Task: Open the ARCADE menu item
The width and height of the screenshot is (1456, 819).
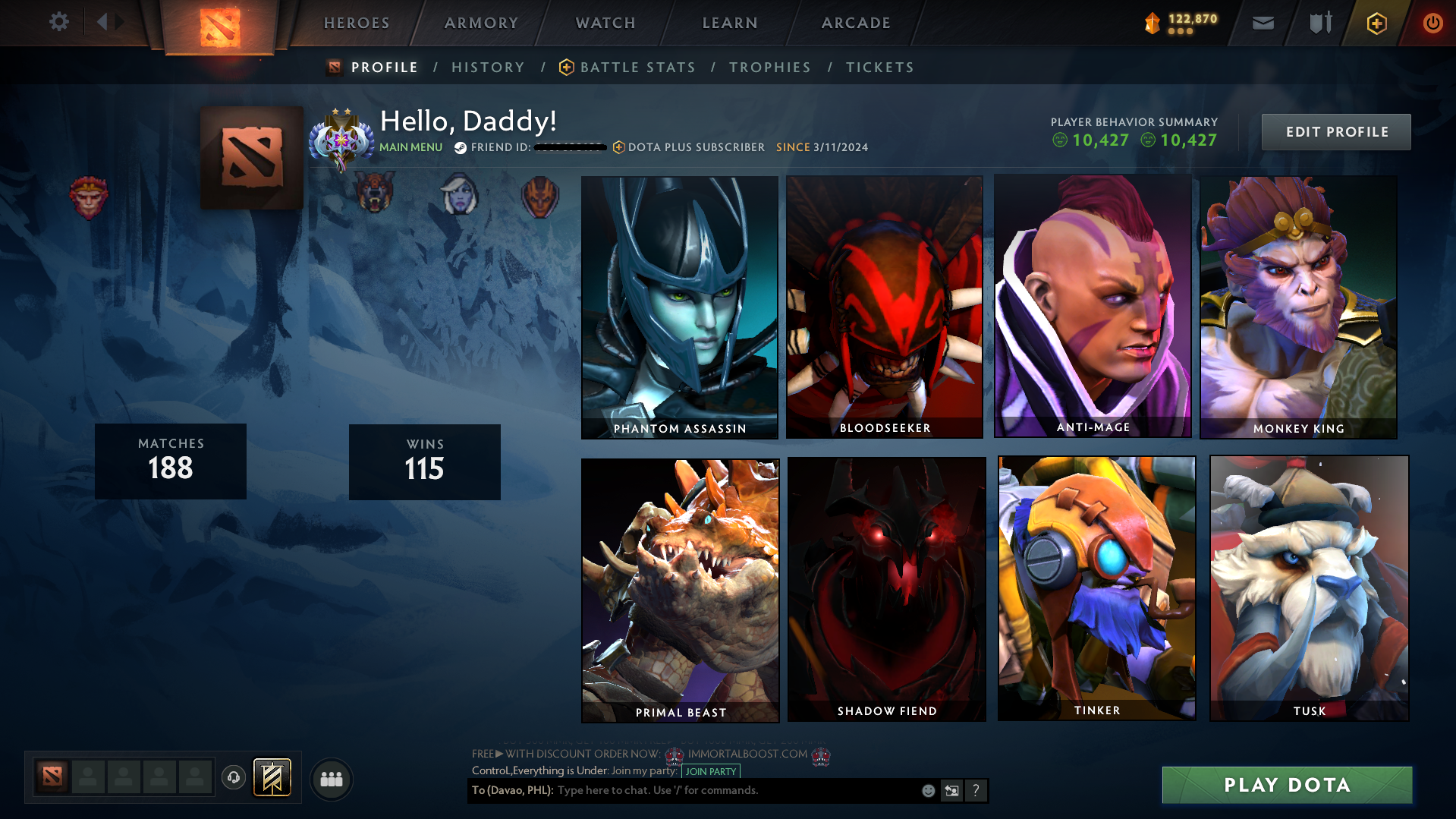Action: click(856, 23)
